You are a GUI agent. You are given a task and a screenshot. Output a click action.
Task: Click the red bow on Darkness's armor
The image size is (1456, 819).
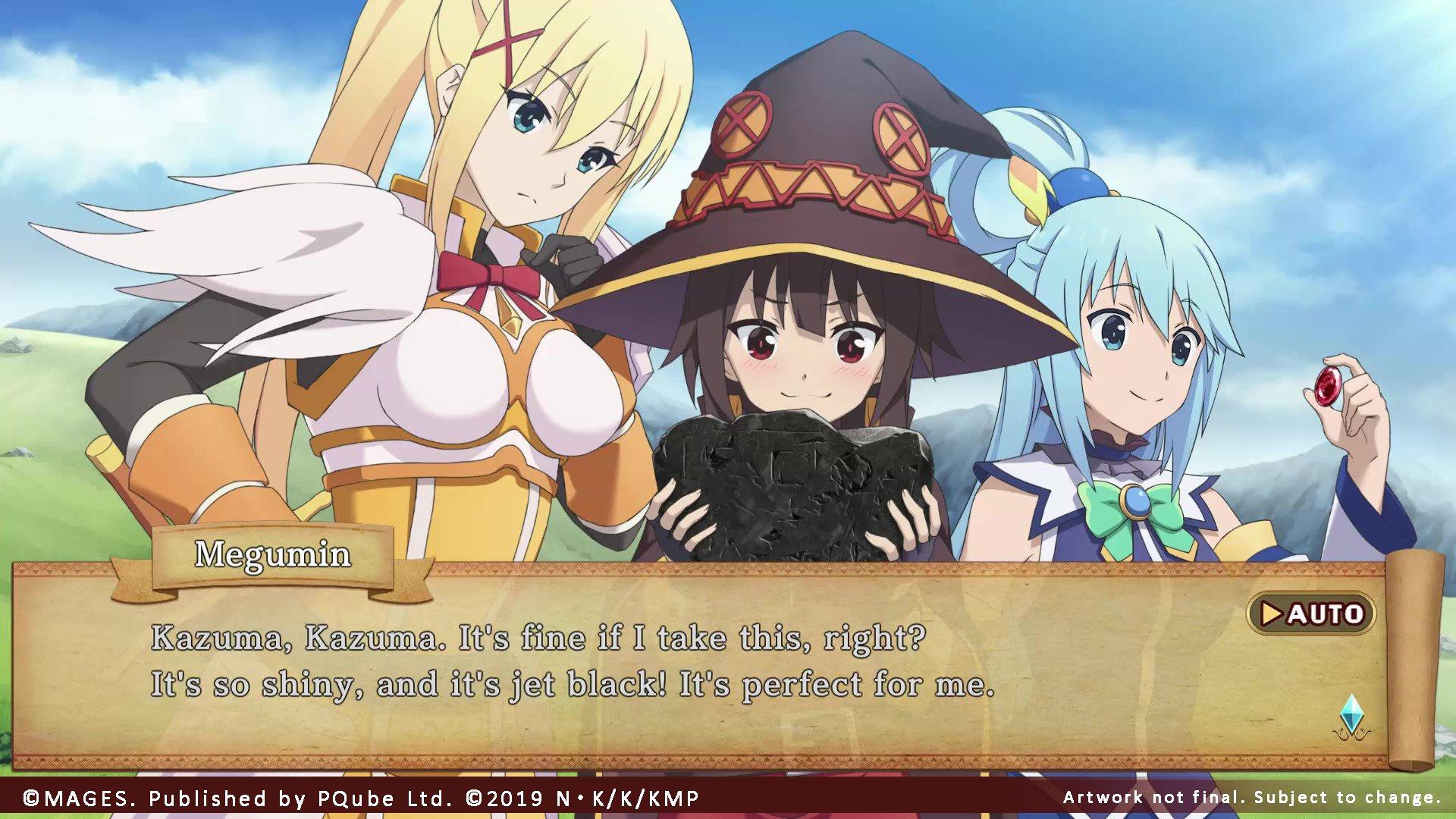[x=497, y=273]
